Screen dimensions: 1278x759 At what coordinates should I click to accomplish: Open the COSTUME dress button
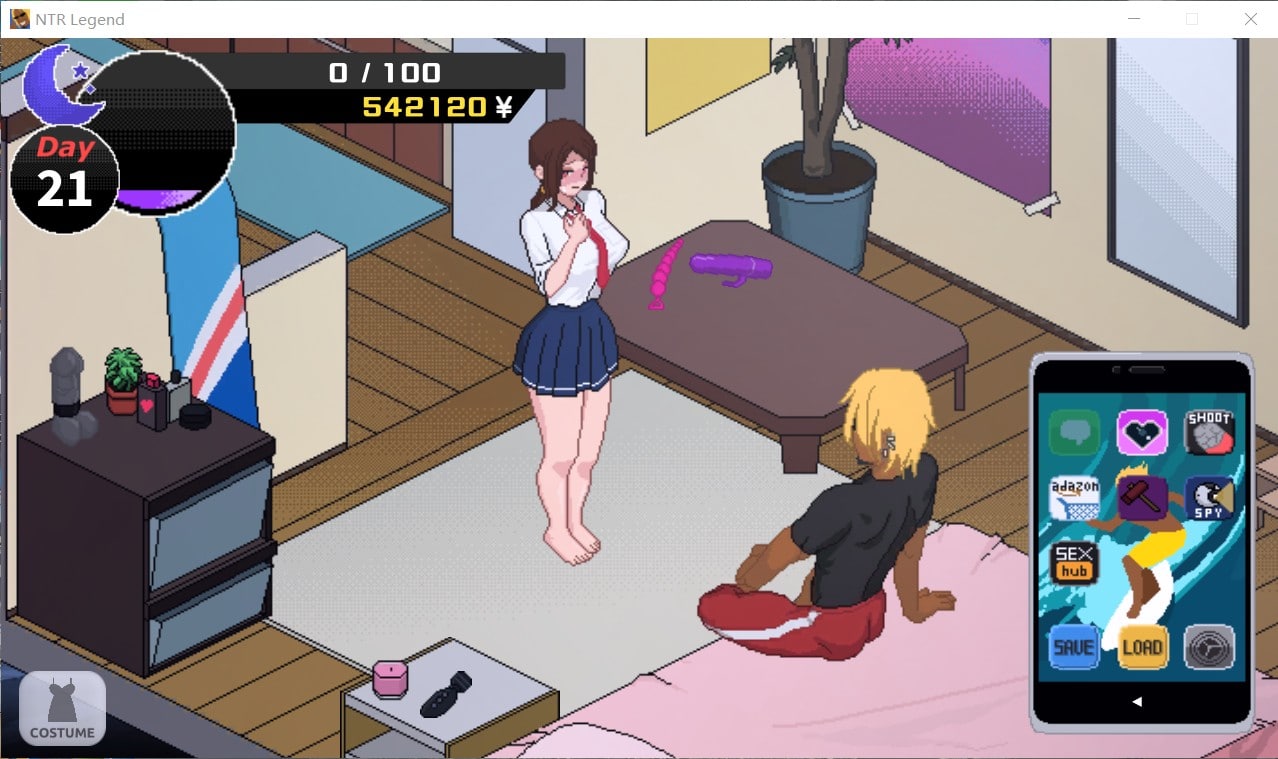click(x=62, y=708)
